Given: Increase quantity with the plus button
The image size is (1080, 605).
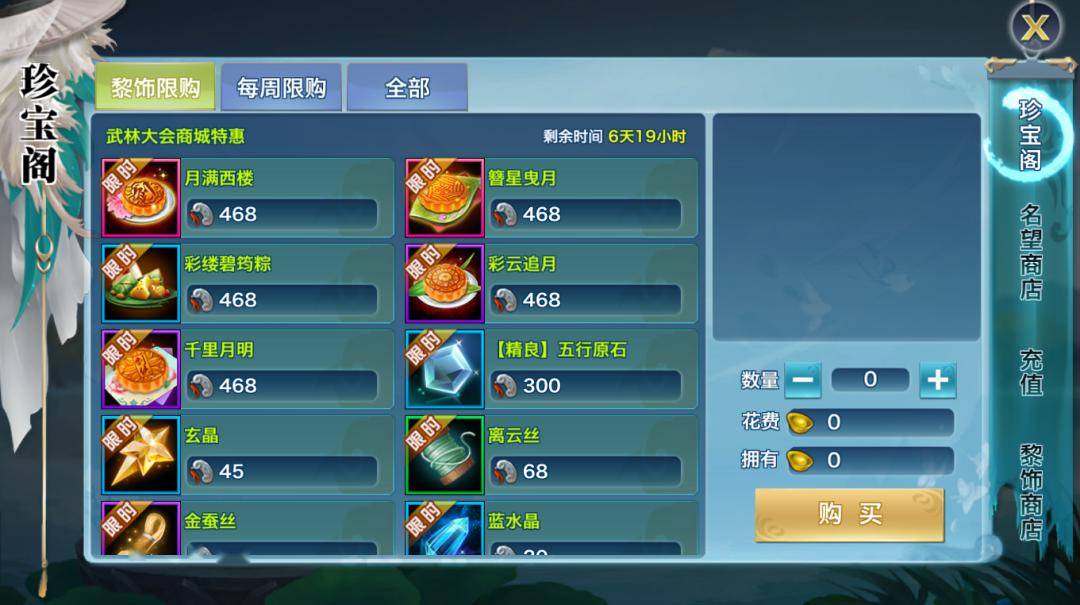Looking at the screenshot, I should (x=937, y=380).
